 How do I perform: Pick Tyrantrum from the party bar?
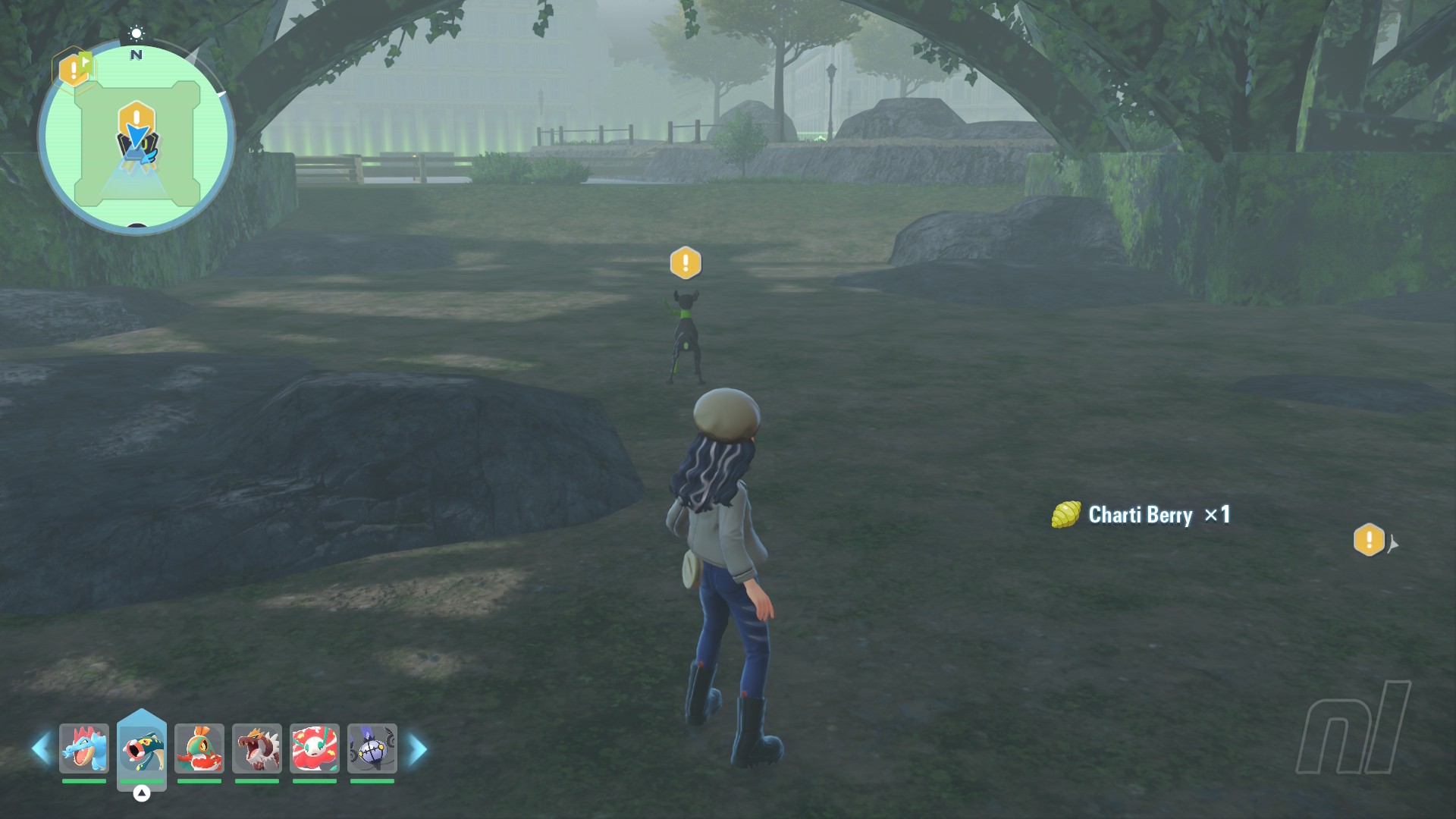point(257,748)
